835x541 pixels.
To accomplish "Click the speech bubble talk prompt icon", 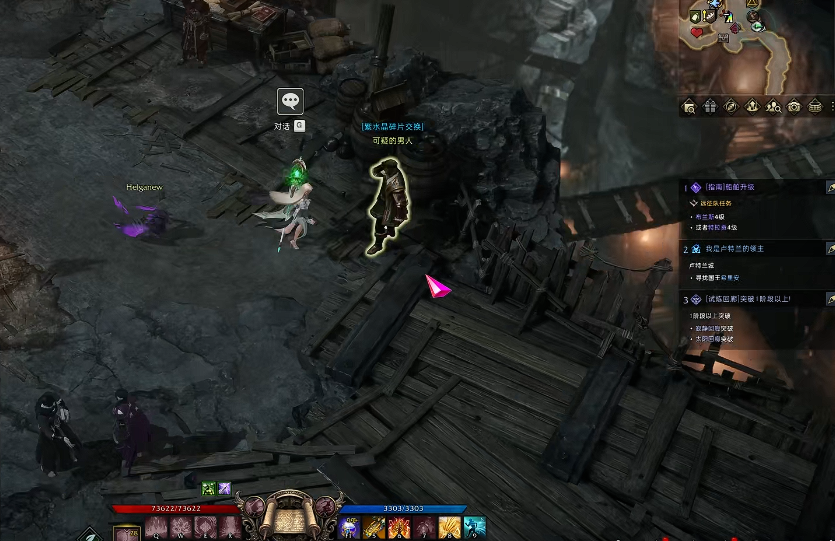I will point(290,100).
